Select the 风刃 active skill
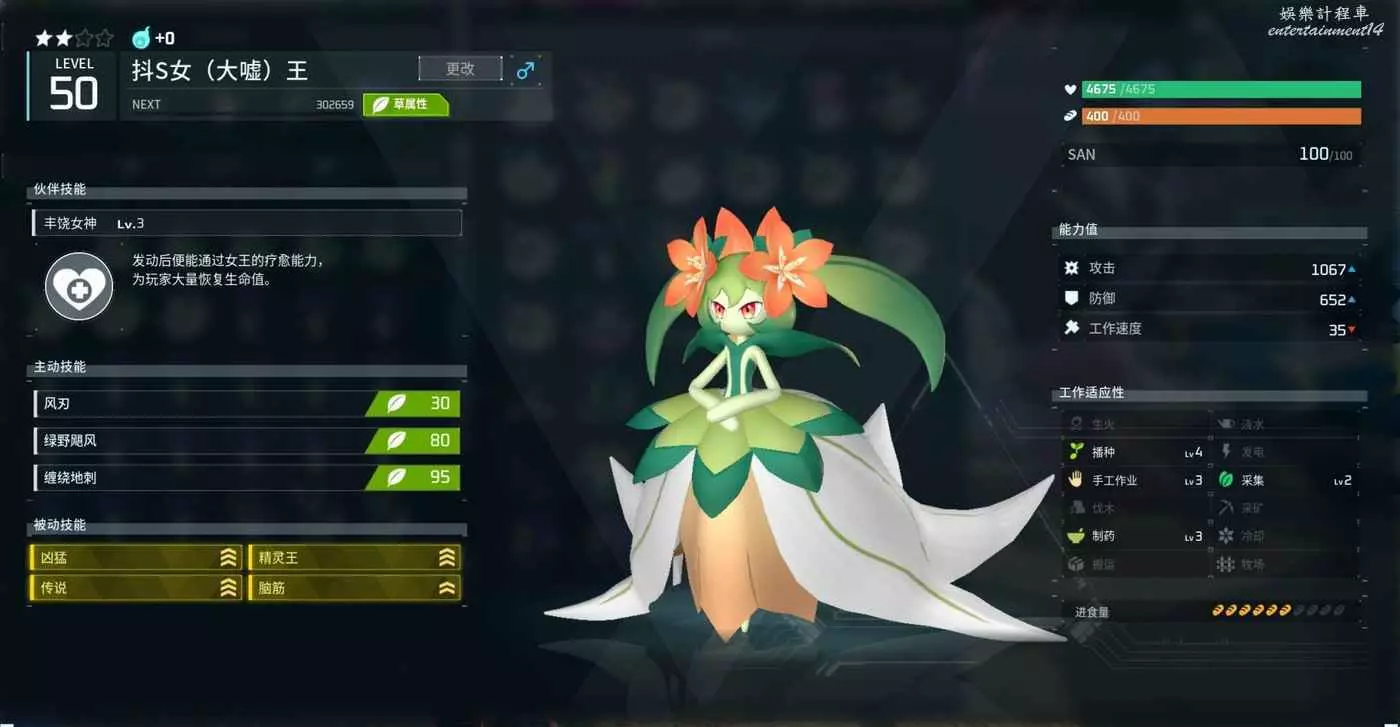The height and width of the screenshot is (727, 1400). pyautogui.click(x=247, y=404)
